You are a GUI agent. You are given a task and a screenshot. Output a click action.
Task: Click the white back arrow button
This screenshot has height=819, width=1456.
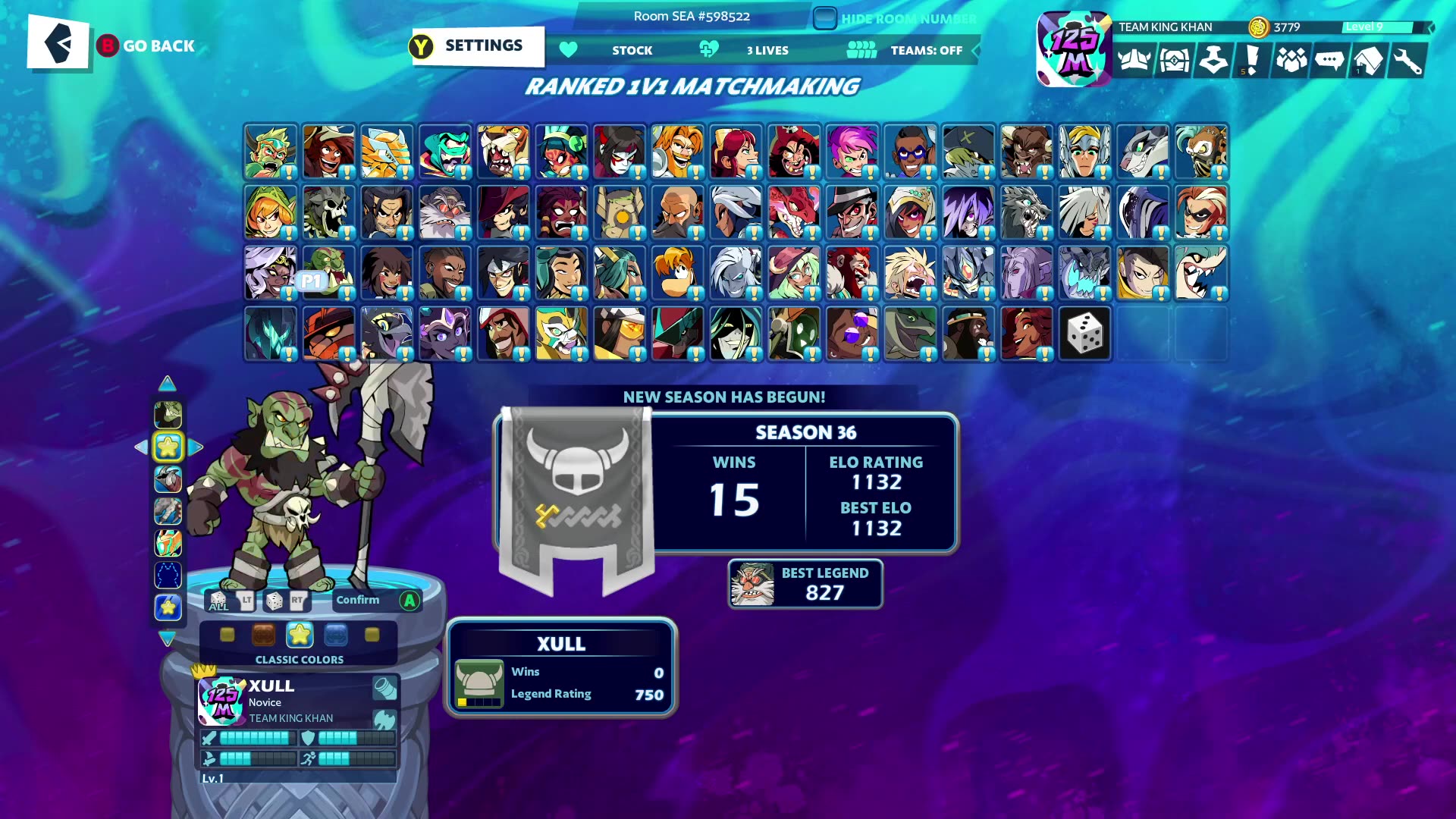(58, 43)
